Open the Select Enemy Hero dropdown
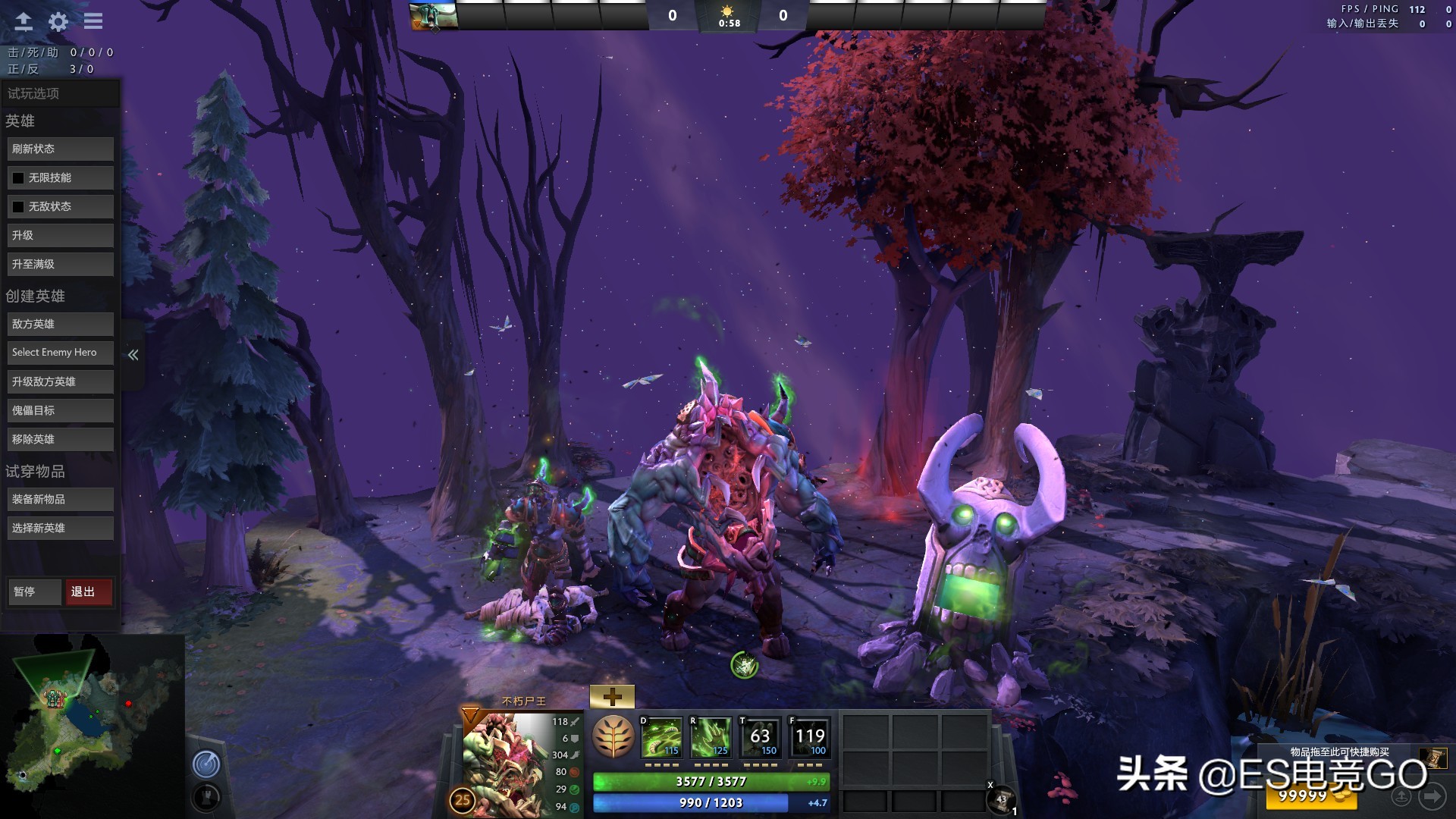Screen dimensions: 1456x819 coord(60,352)
